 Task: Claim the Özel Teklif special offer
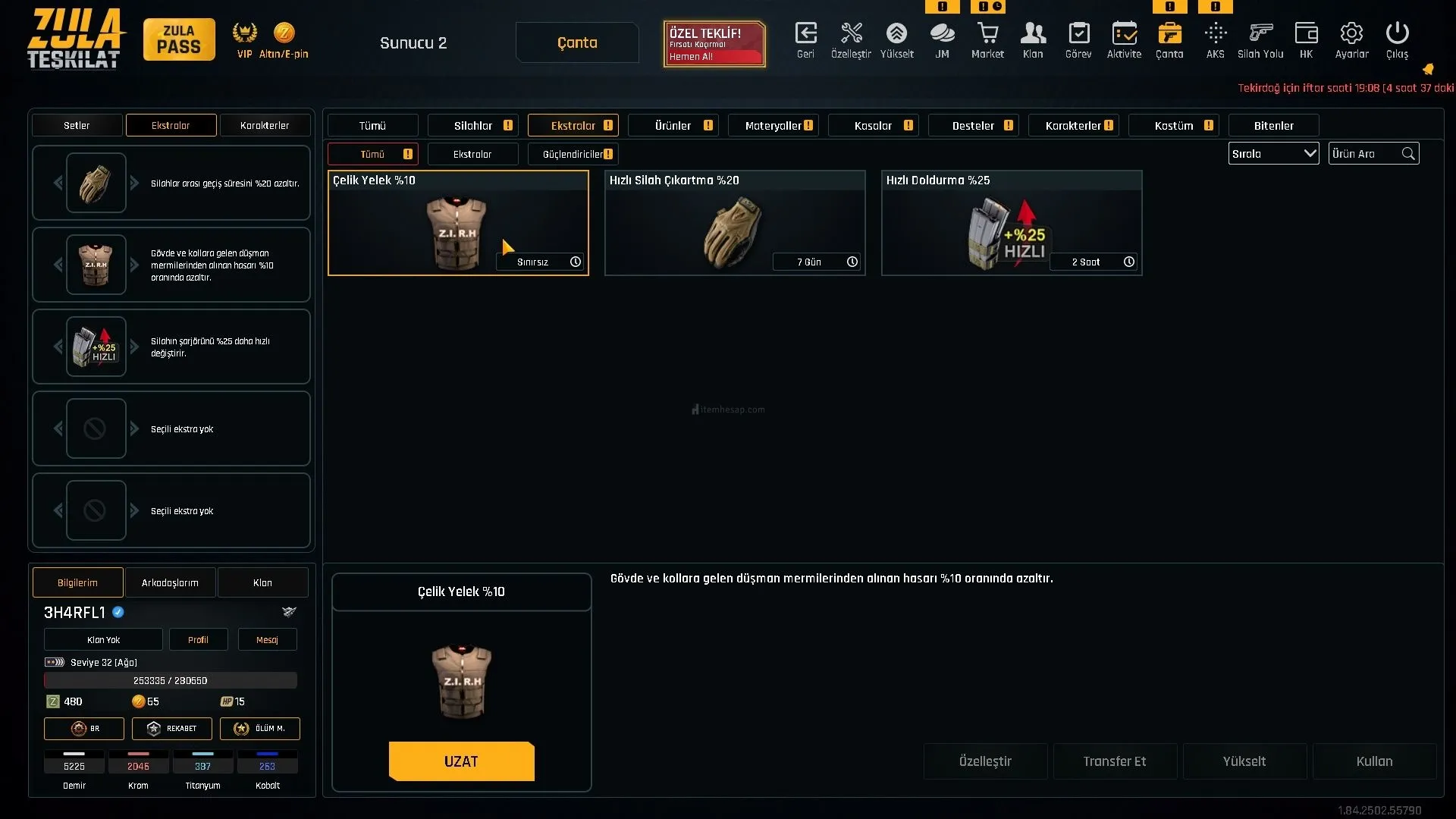(714, 44)
